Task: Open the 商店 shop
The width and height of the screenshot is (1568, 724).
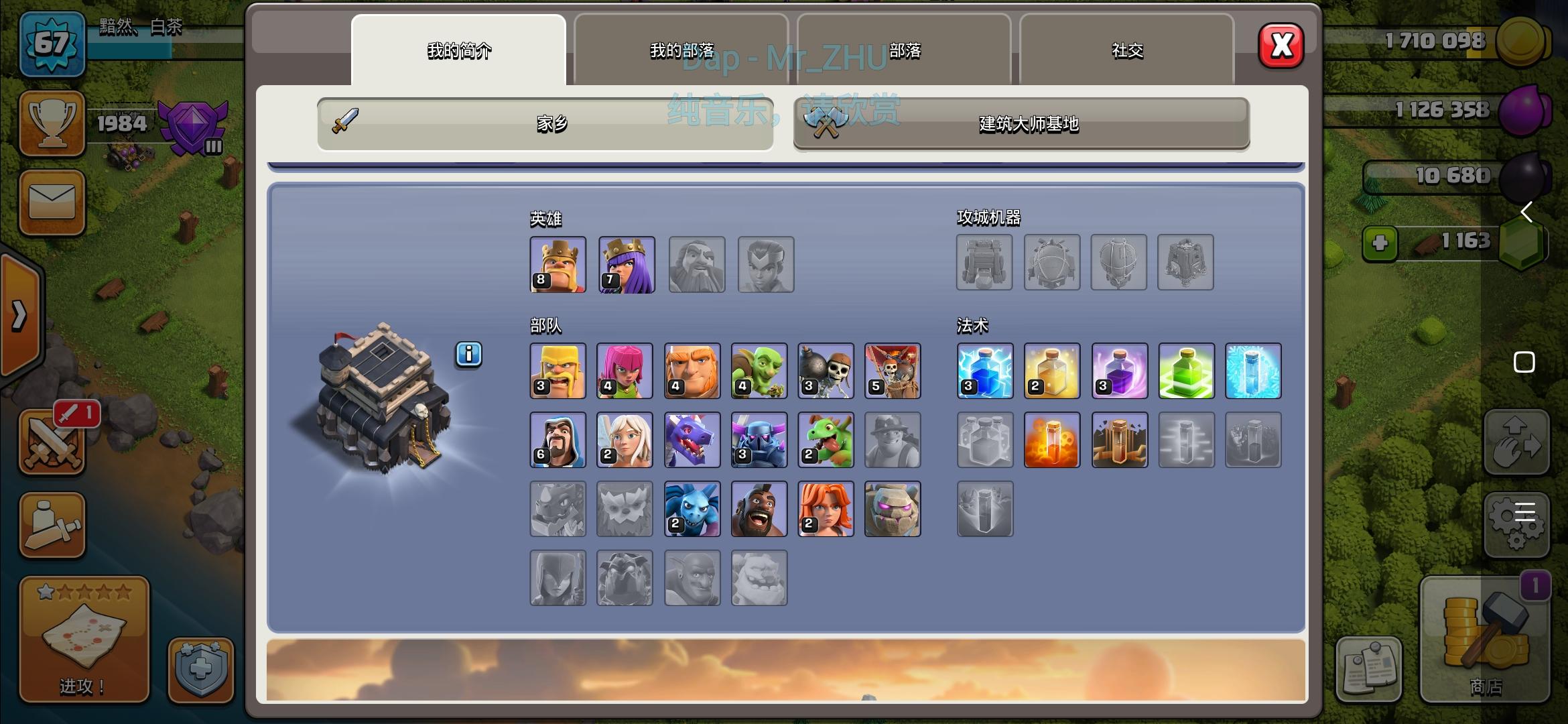Action: [x=1485, y=640]
